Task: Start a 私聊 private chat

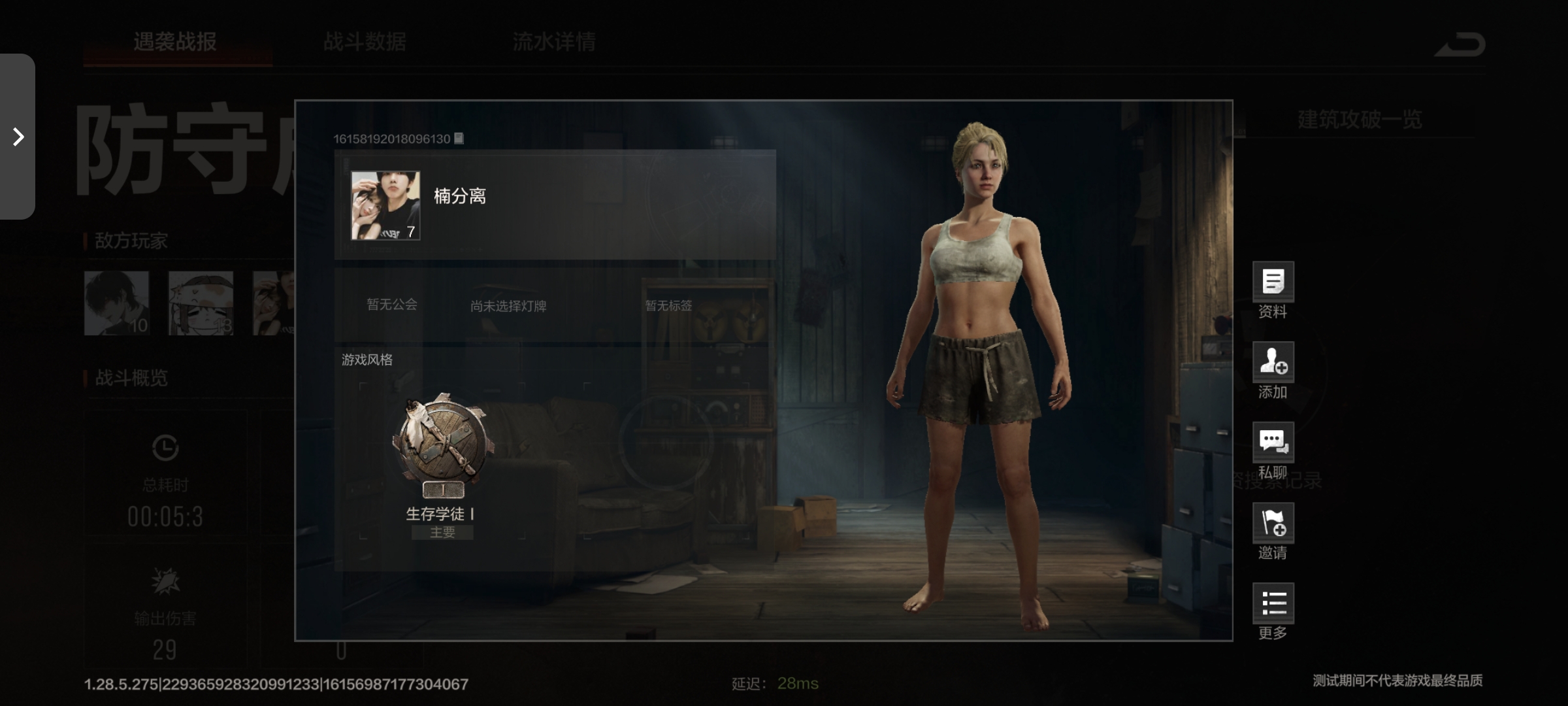Action: pos(1273,443)
